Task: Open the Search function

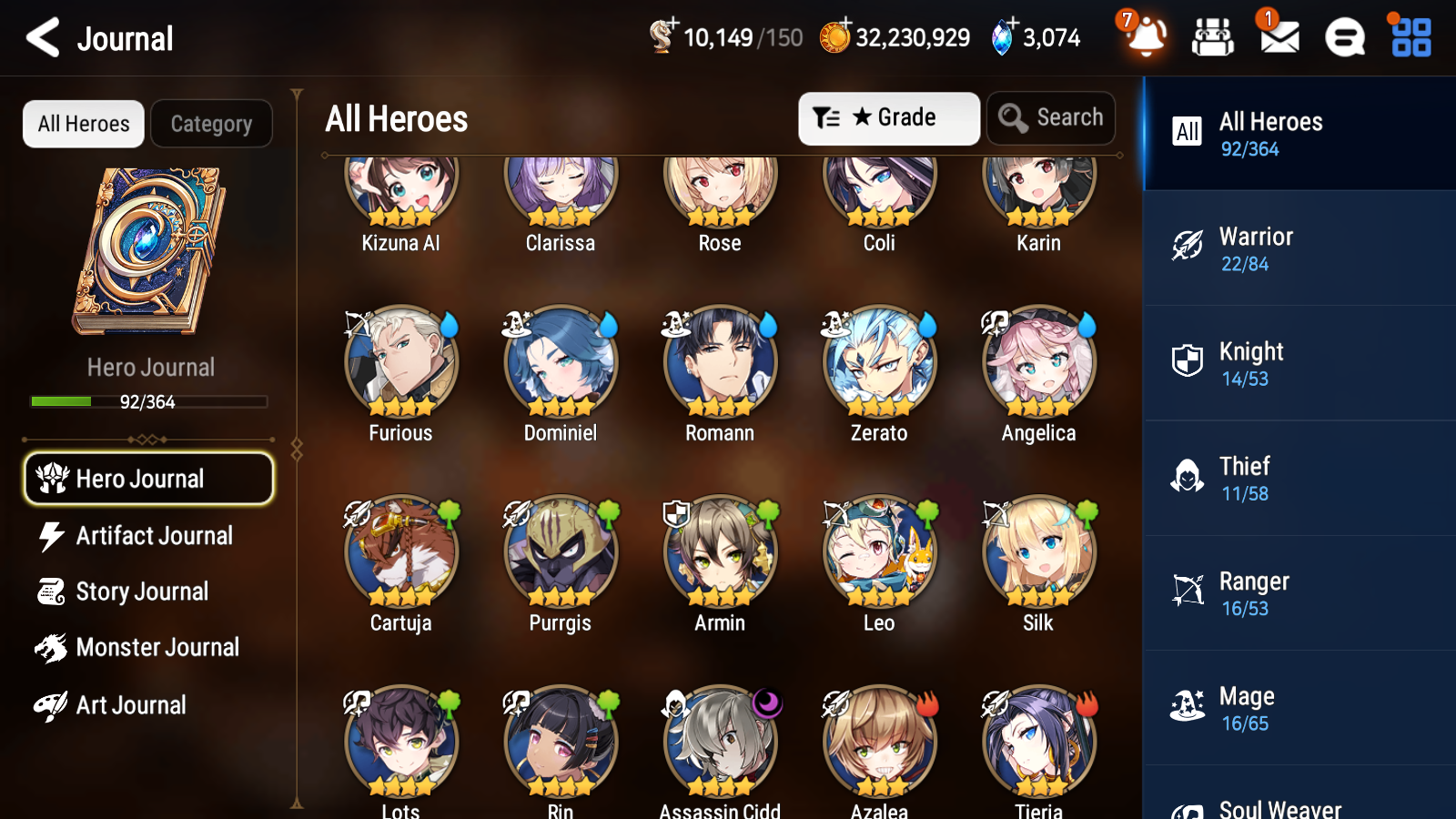Action: (1050, 117)
